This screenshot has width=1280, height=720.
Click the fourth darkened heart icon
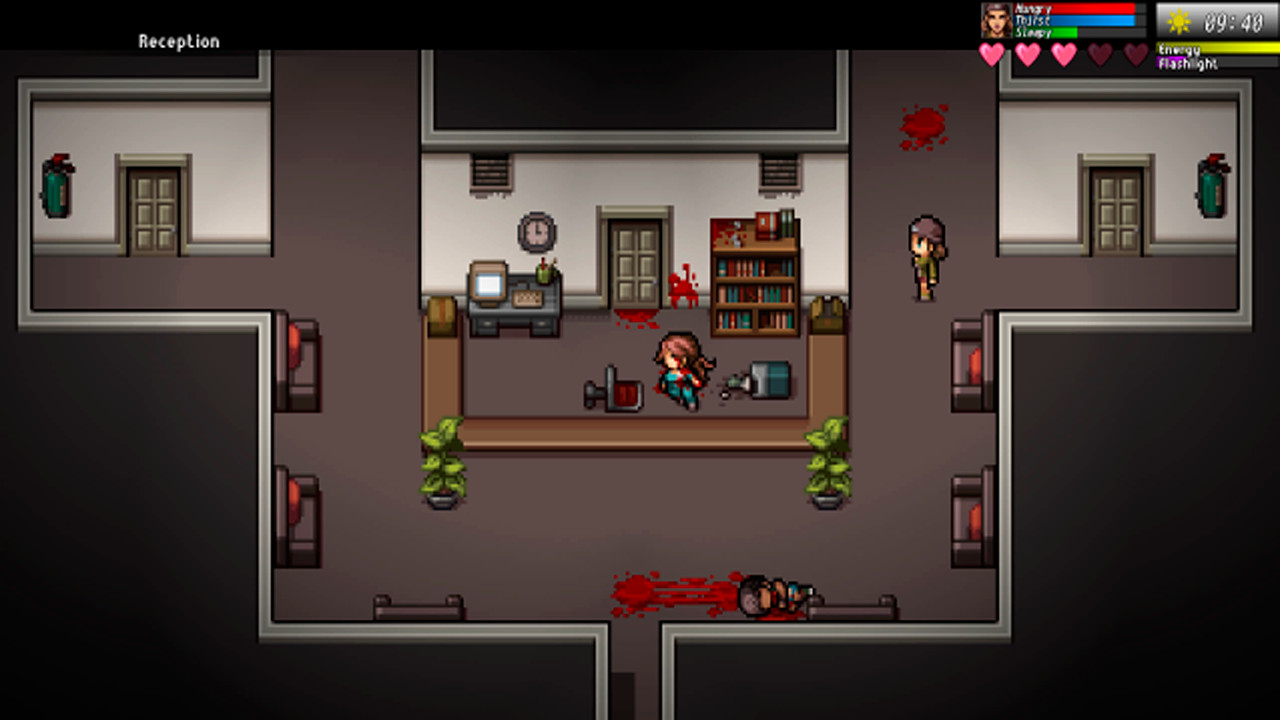(x=1099, y=56)
